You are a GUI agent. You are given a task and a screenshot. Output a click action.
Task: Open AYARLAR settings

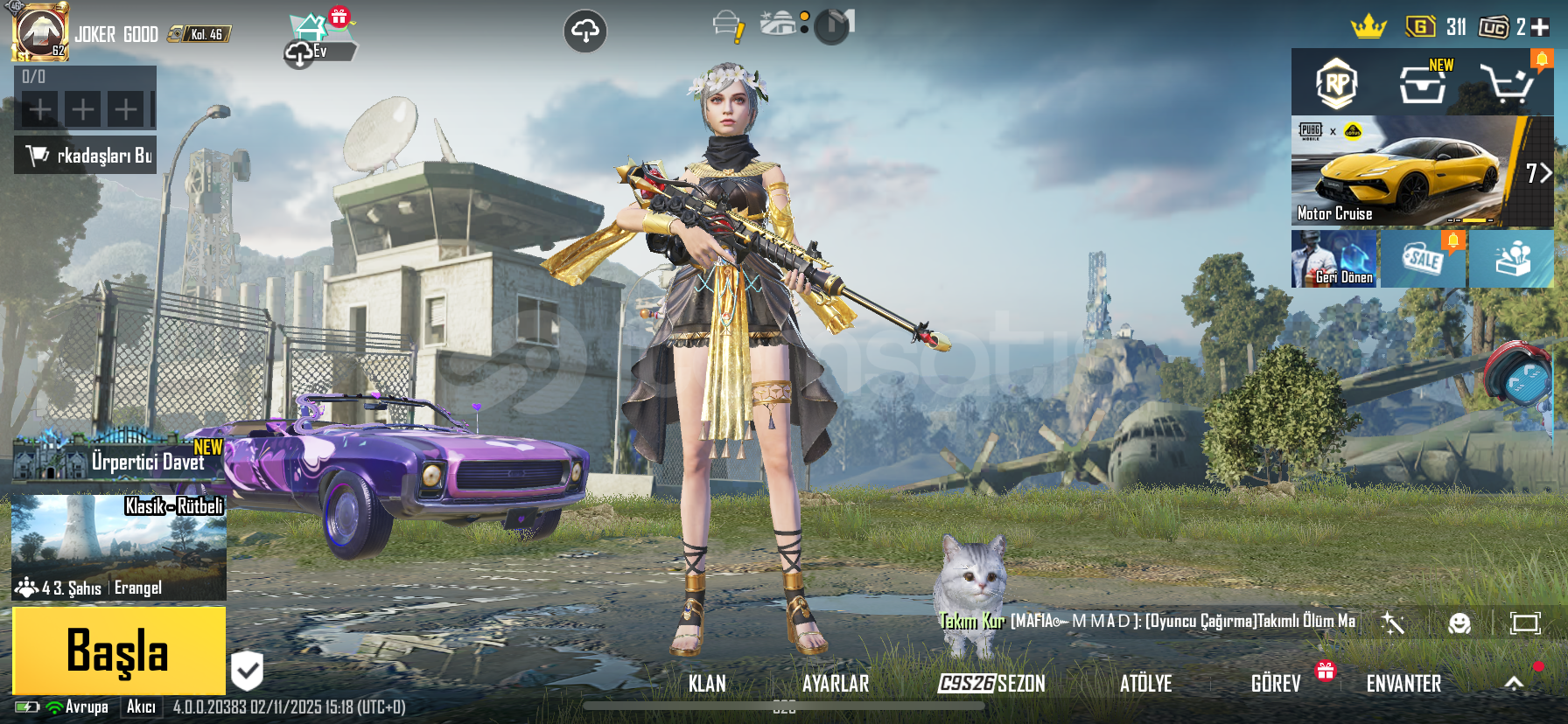(836, 684)
